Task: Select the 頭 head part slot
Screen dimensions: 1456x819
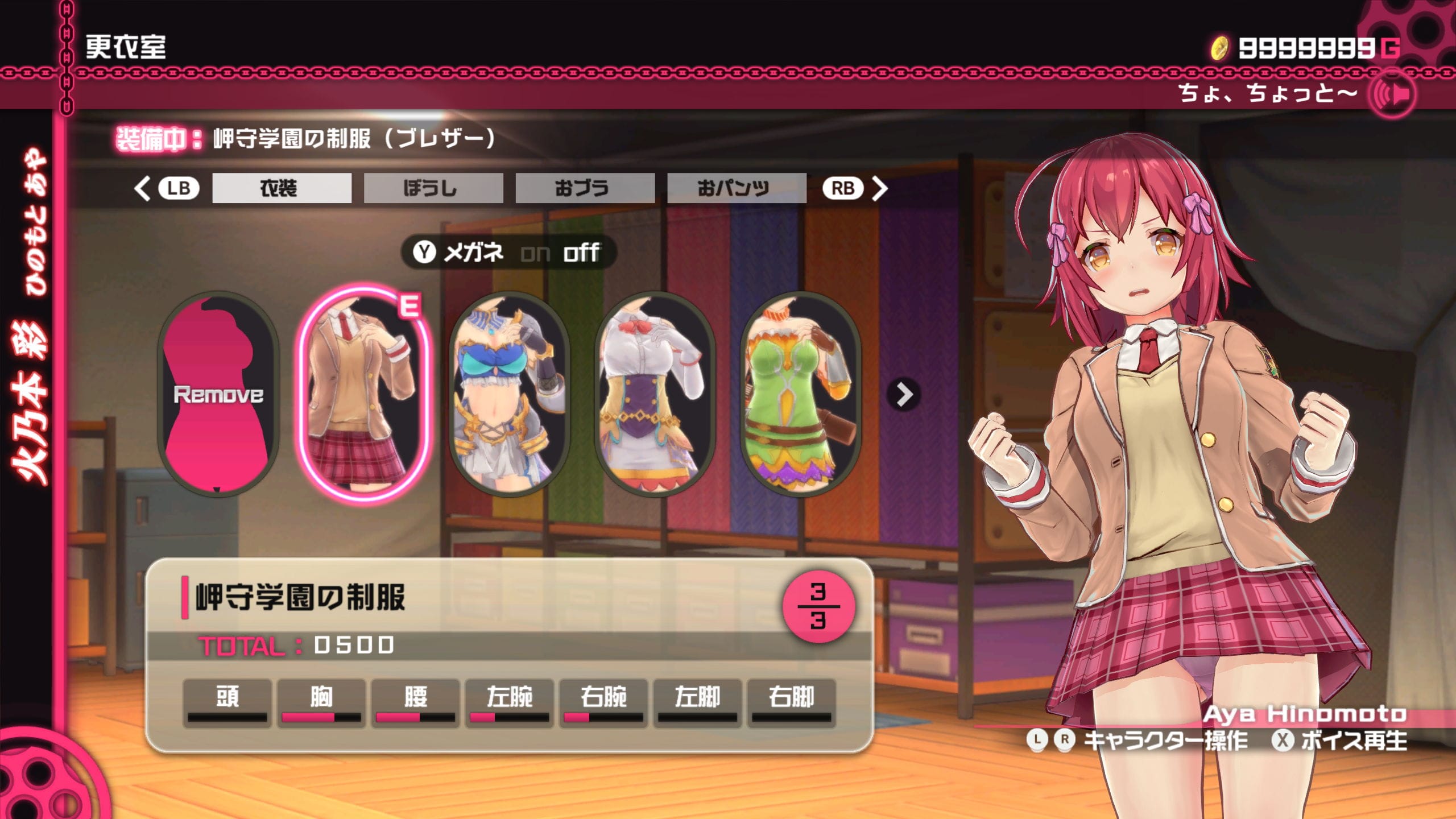Action: [x=227, y=702]
